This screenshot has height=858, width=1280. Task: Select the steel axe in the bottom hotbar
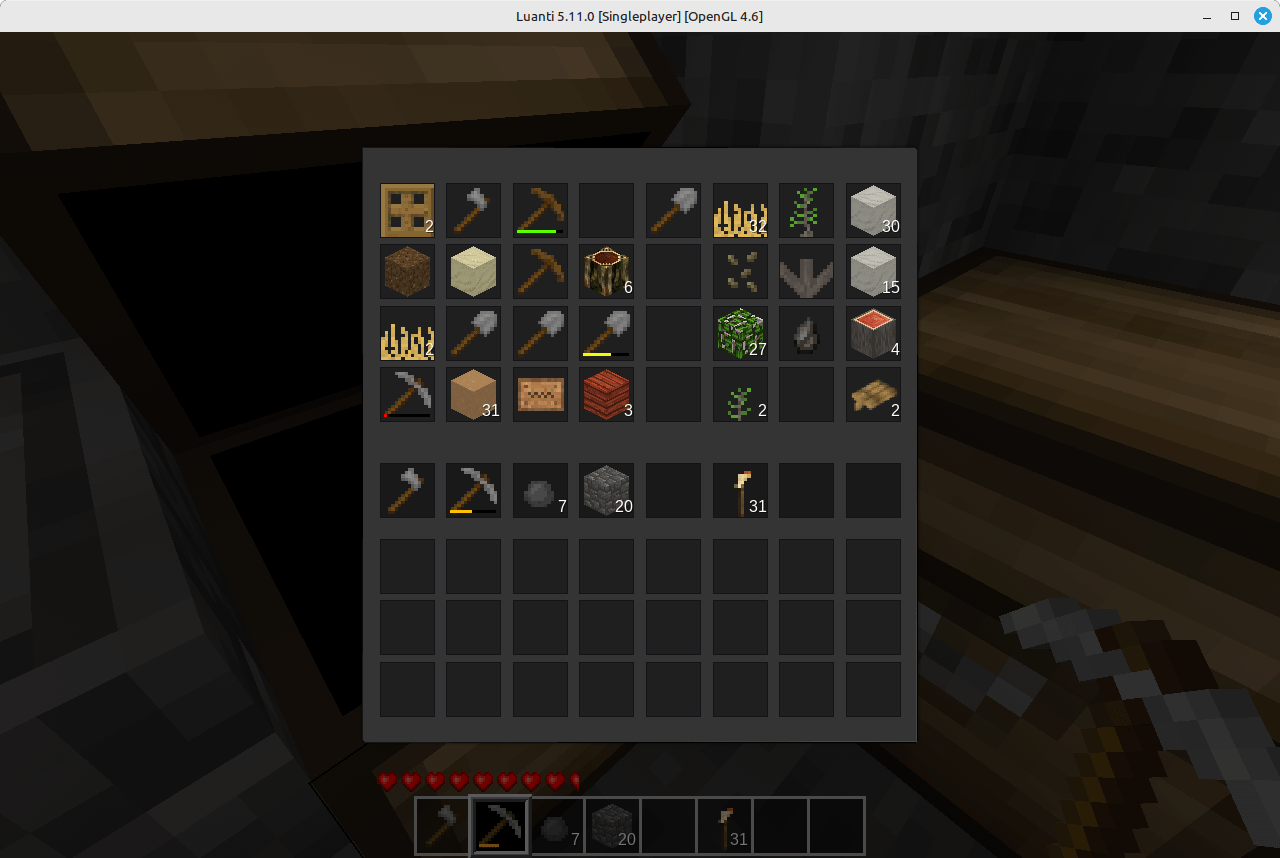tap(441, 826)
